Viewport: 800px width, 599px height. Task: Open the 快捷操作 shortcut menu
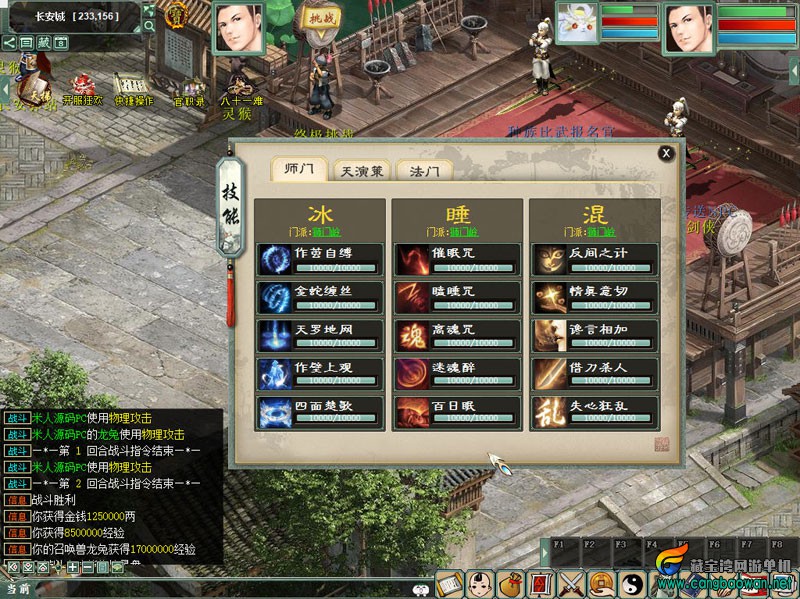click(133, 87)
